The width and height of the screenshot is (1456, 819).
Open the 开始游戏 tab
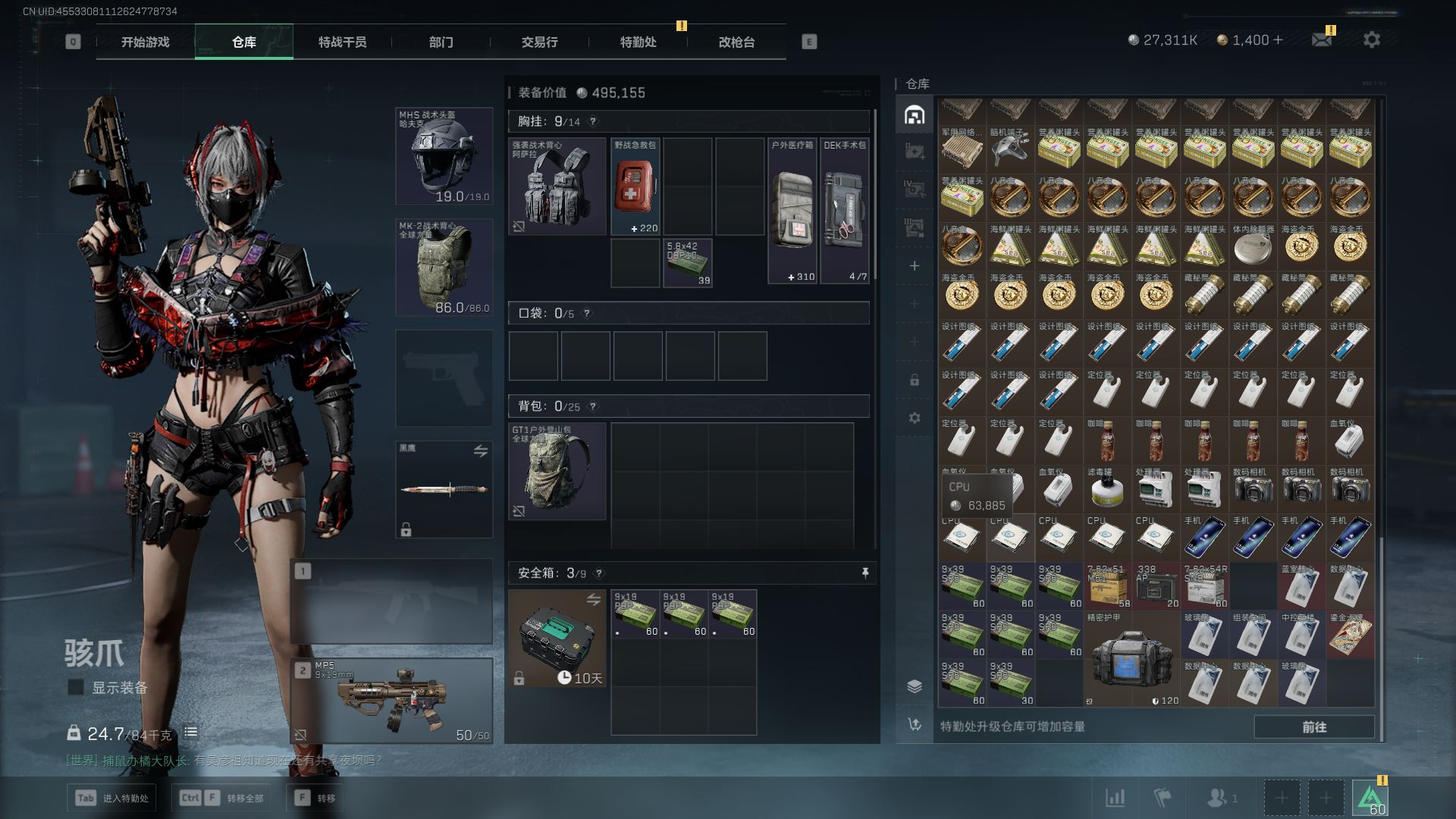(x=145, y=42)
